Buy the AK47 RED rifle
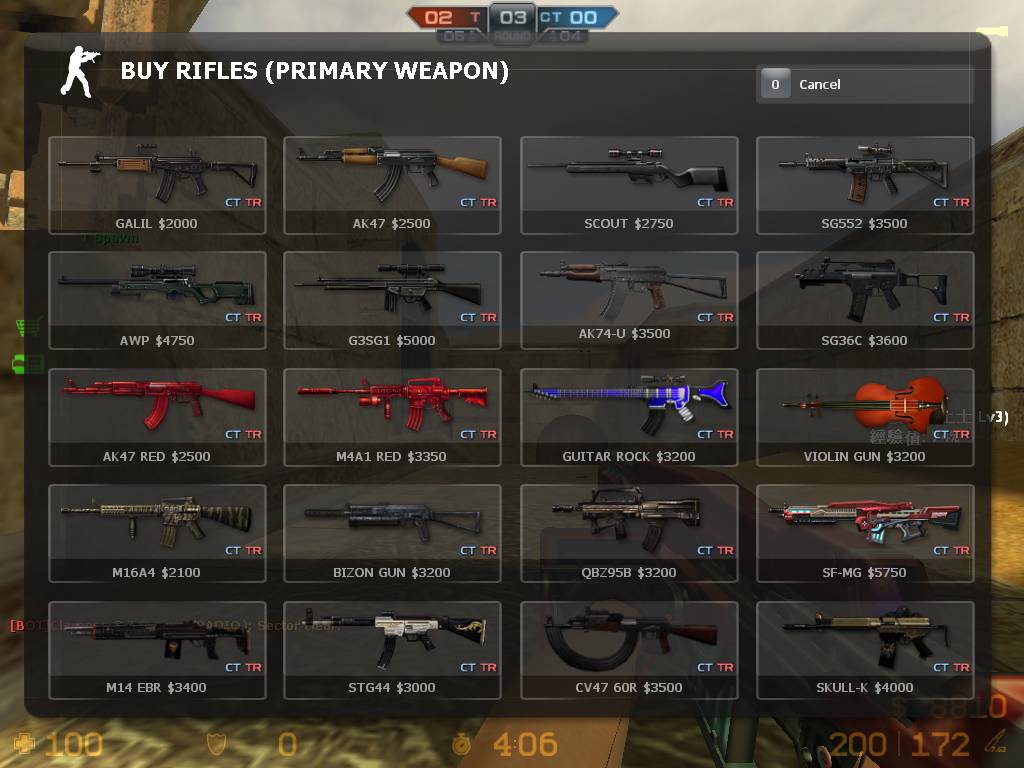1024x768 pixels. point(157,417)
